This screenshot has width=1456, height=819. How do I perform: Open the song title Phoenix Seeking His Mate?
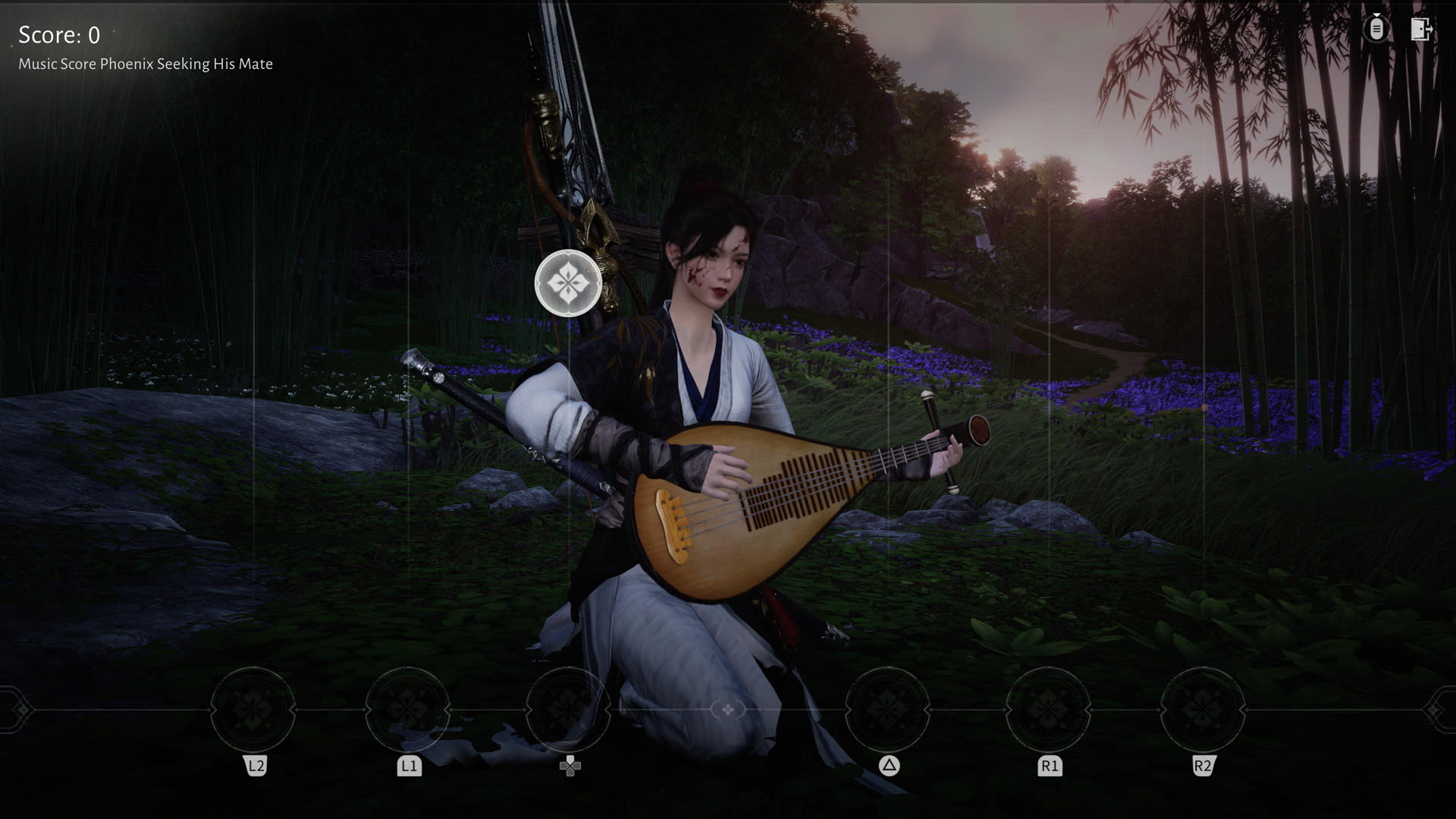145,64
